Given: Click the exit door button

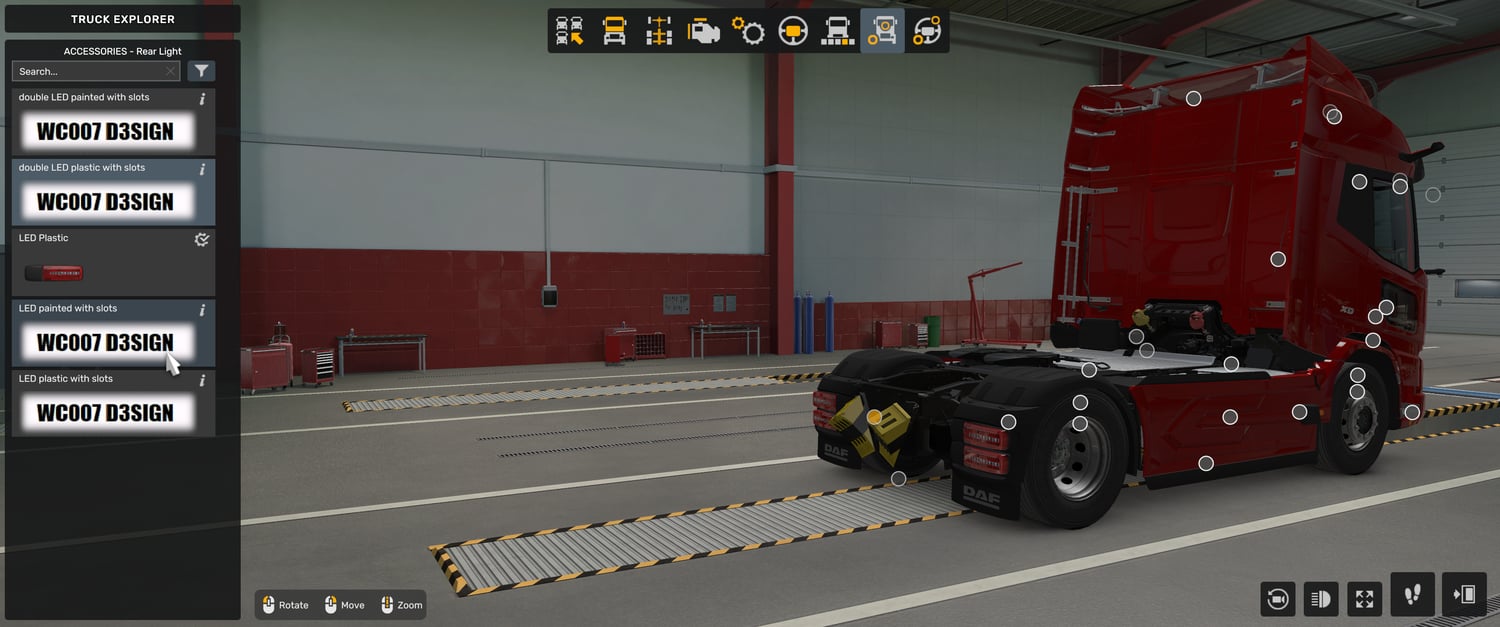Looking at the screenshot, I should coord(1465,595).
